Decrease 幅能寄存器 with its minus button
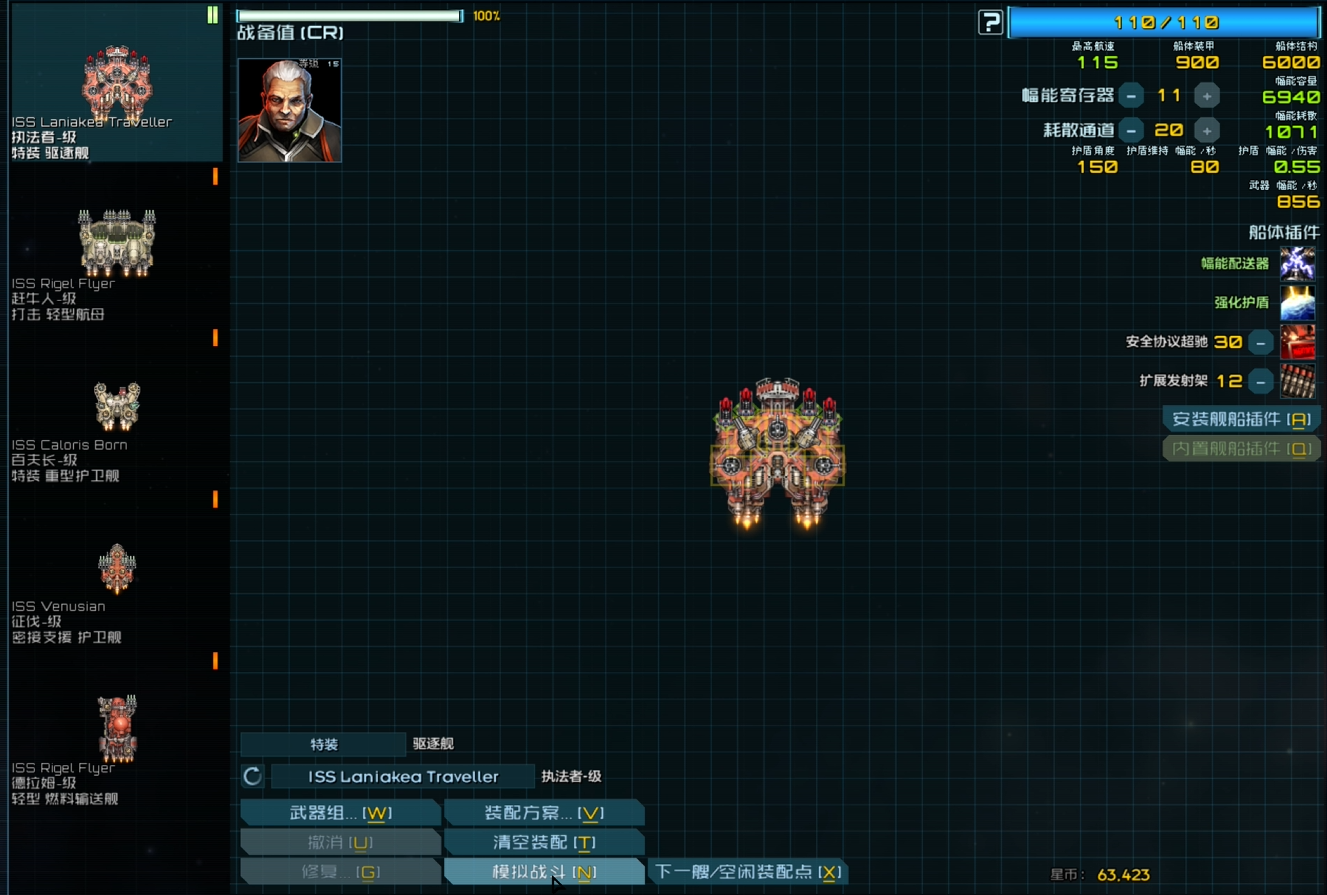This screenshot has height=895, width=1327. 1131,96
